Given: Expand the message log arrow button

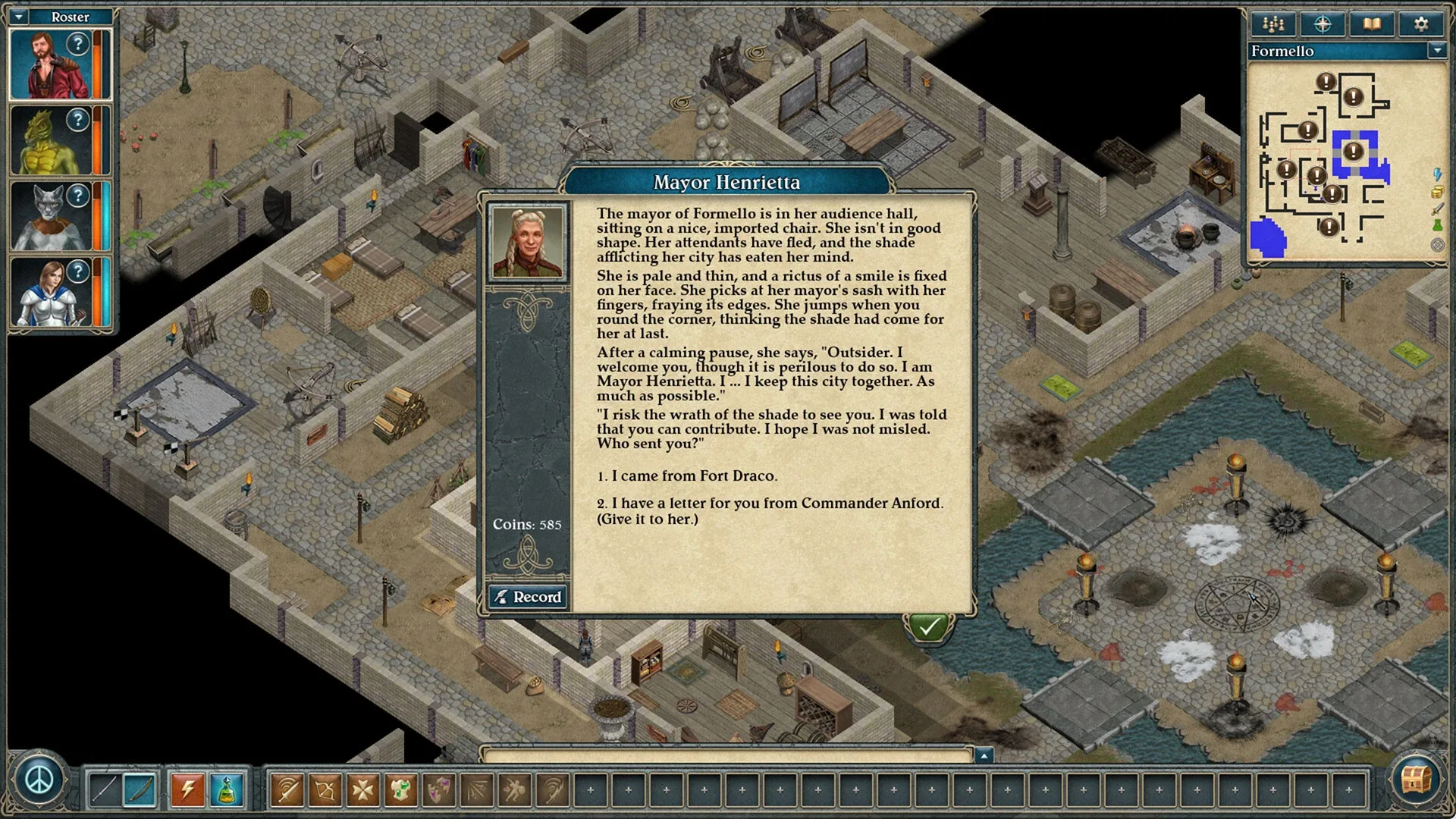Looking at the screenshot, I should pos(984,755).
